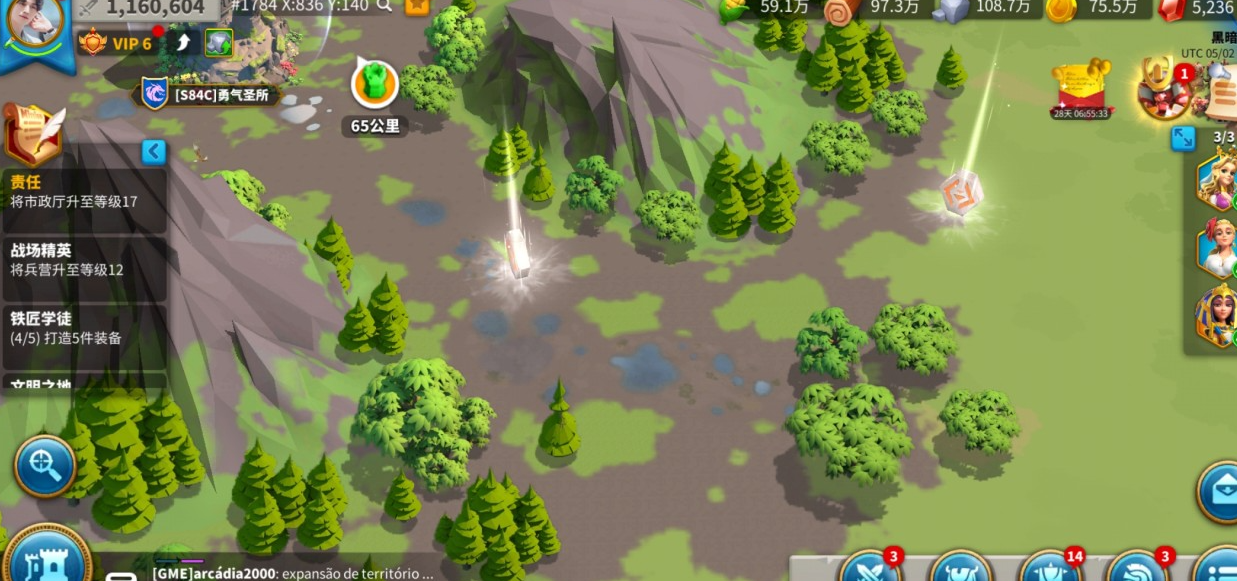Screen dimensions: 1237x581
Task: Open the quest scroll and quill icon
Action: (33, 133)
